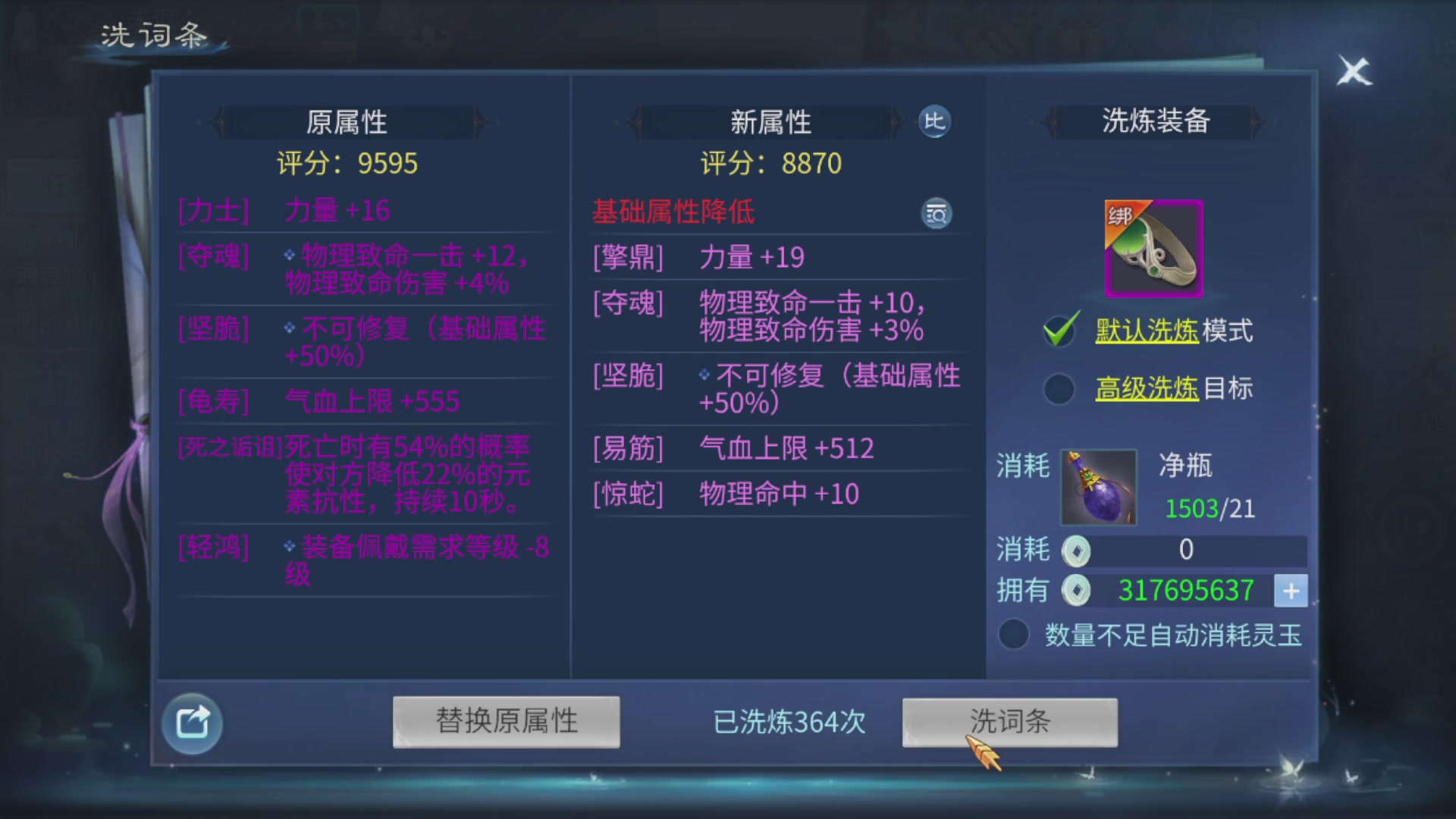This screenshot has height=819, width=1456.
Task: Click the share/export icon at bottom left
Action: click(x=192, y=722)
